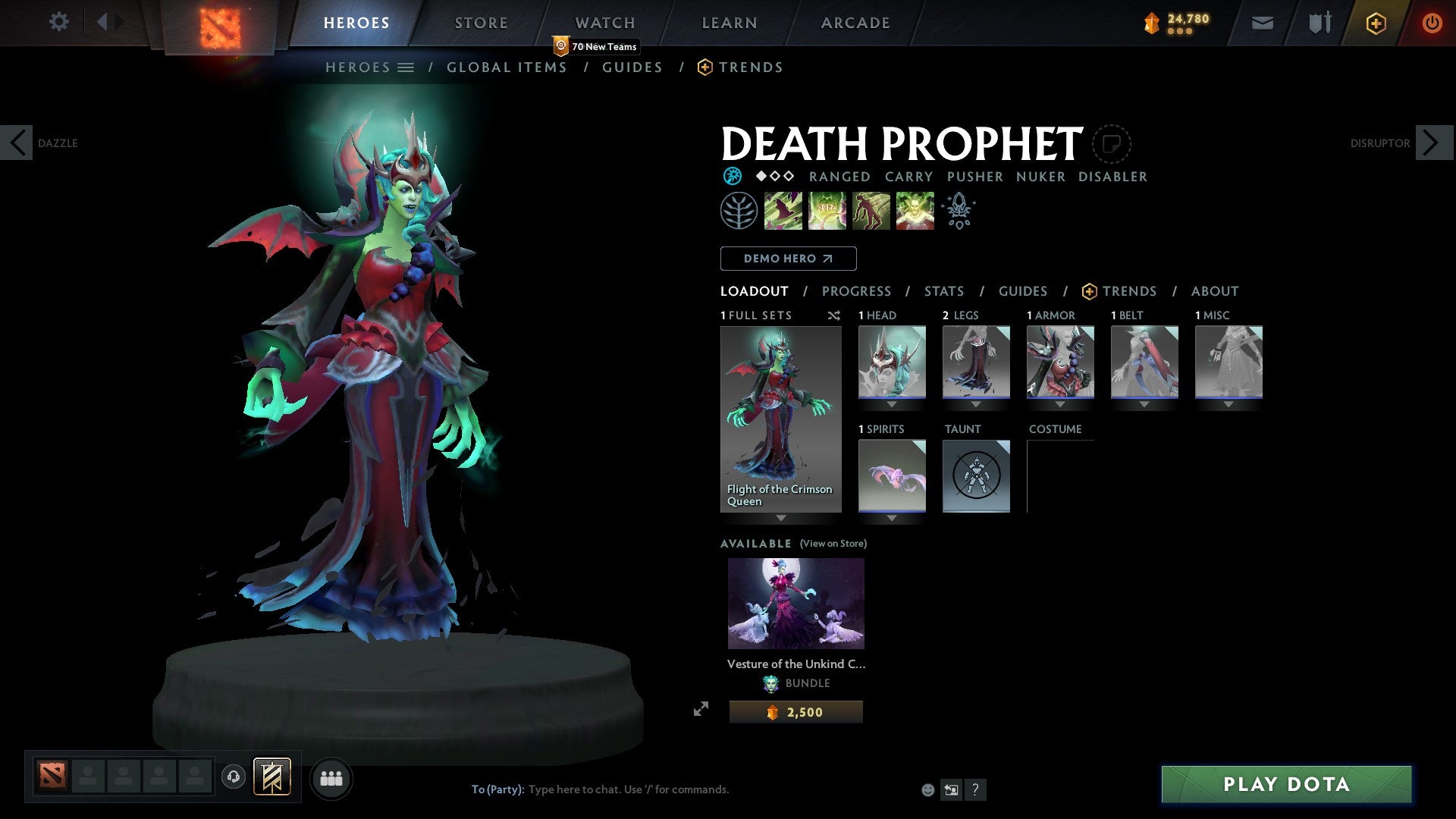Click the DEMO HERO button
This screenshot has height=819, width=1456.
[787, 259]
